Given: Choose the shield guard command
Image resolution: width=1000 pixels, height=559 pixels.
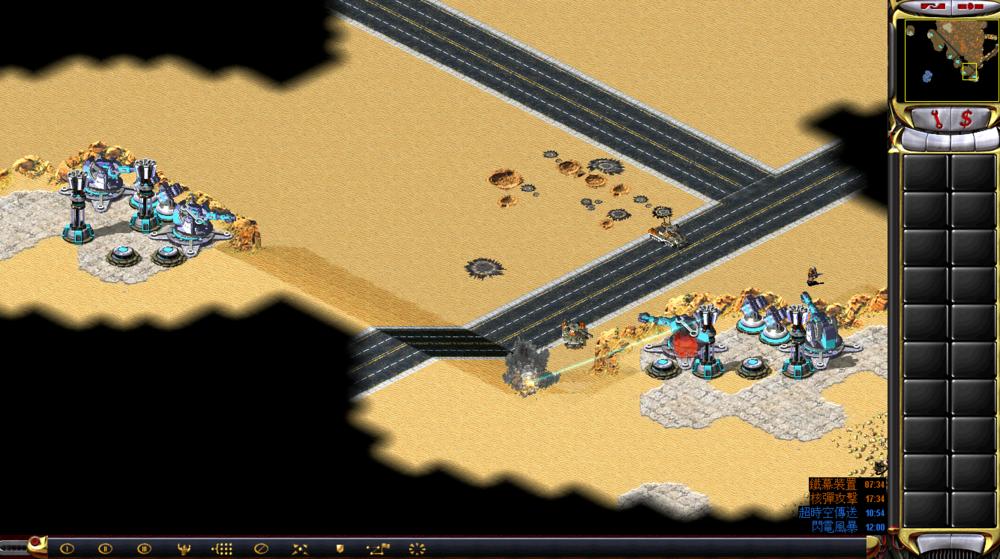Looking at the screenshot, I should pyautogui.click(x=338, y=548).
